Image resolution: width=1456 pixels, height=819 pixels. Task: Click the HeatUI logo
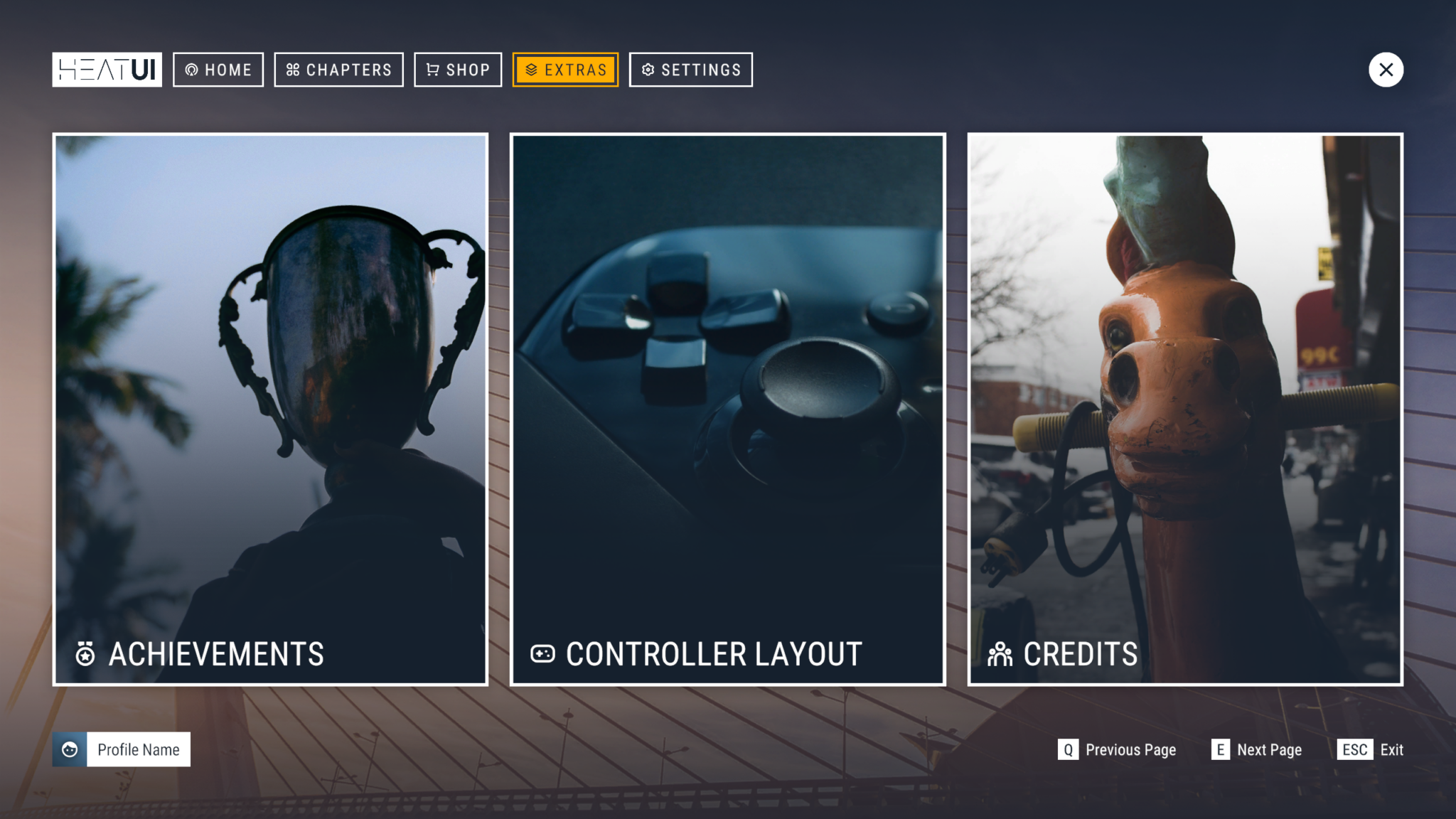pyautogui.click(x=106, y=69)
